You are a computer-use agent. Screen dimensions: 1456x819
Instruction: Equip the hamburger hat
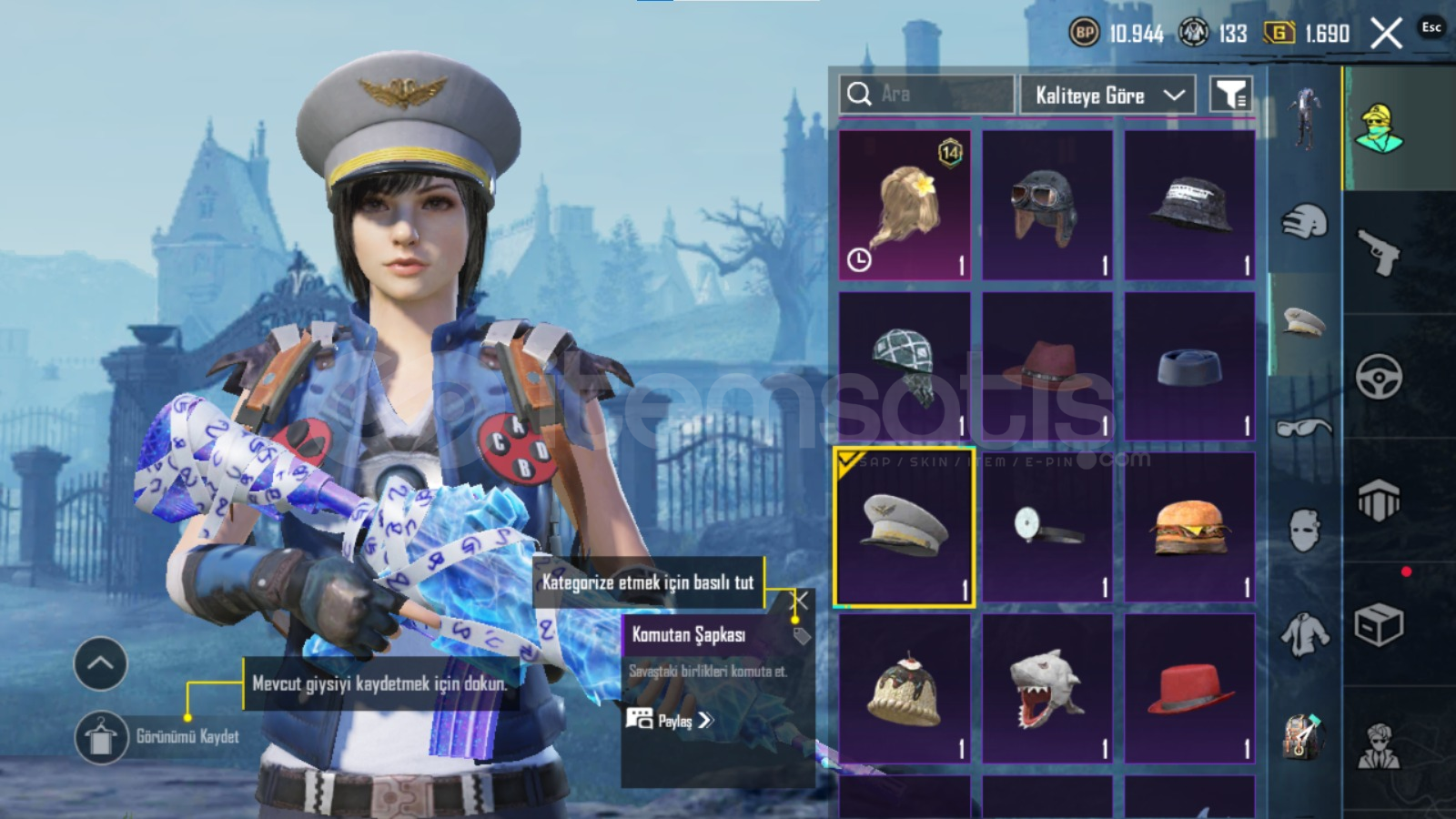click(x=1189, y=527)
